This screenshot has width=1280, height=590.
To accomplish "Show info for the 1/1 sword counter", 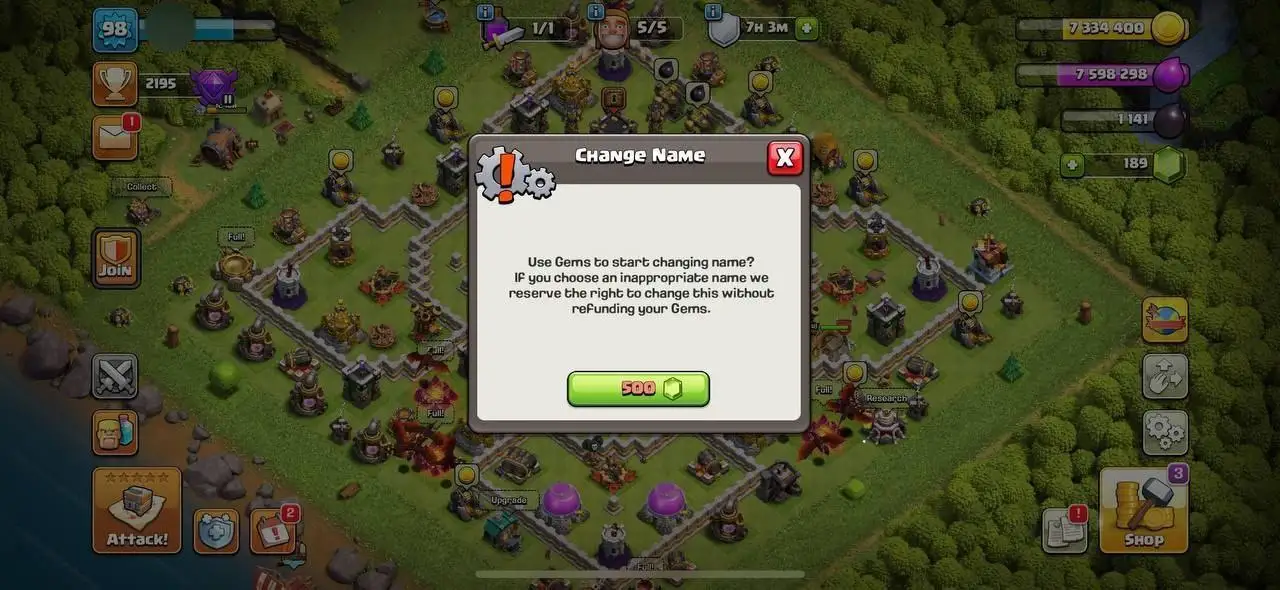I will 486,13.
